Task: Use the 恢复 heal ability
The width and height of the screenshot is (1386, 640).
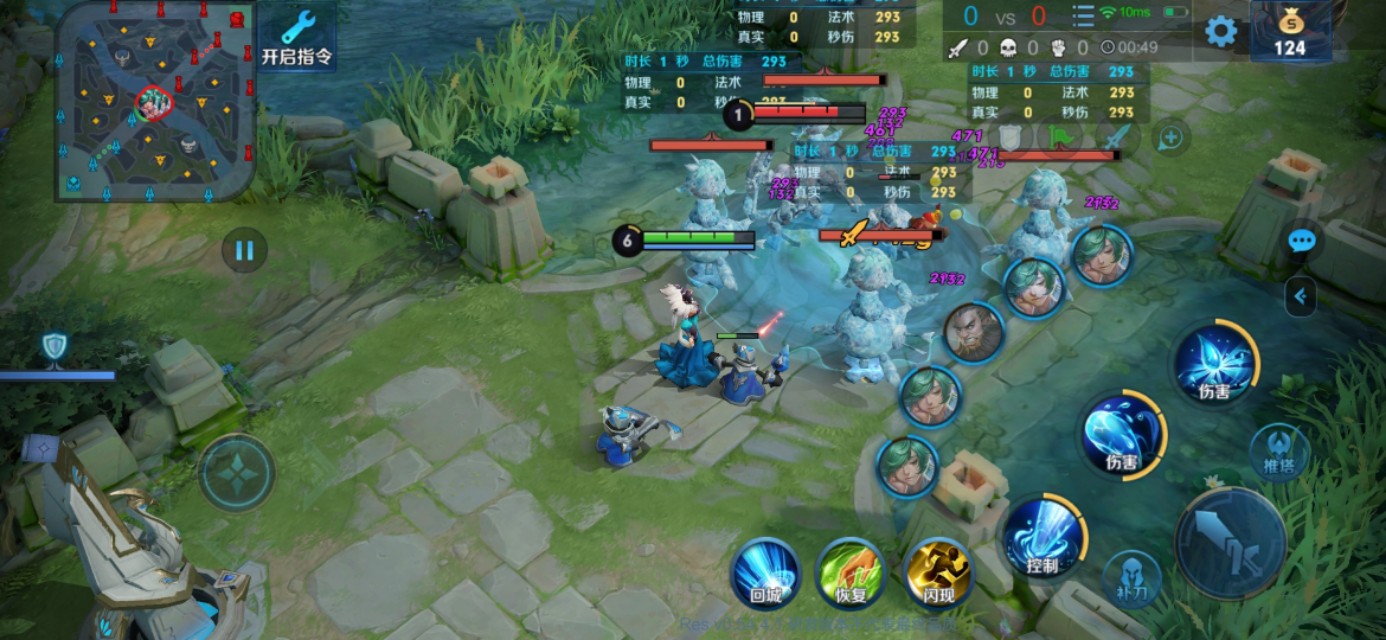Action: (851, 575)
